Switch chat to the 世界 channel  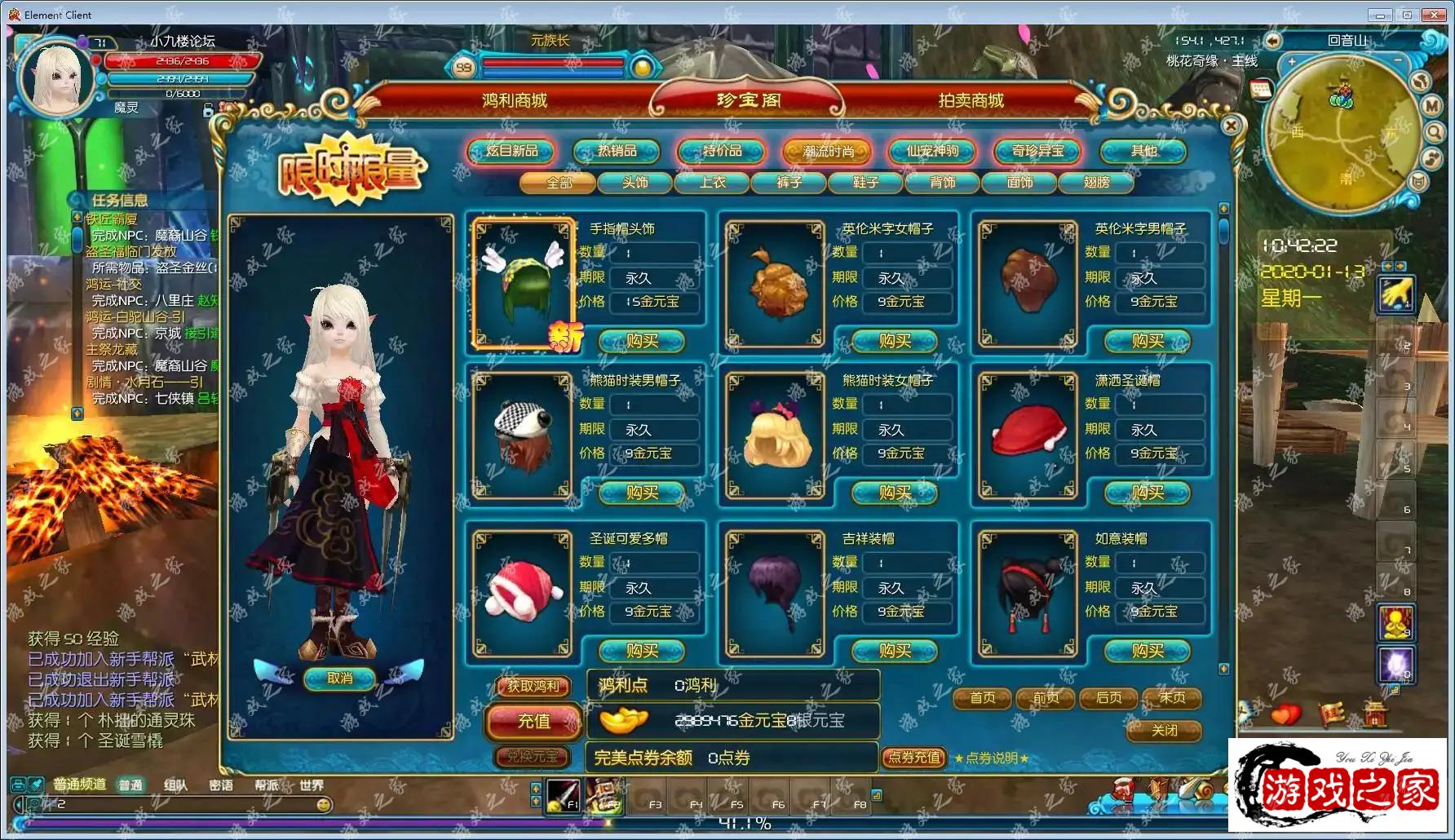point(312,785)
